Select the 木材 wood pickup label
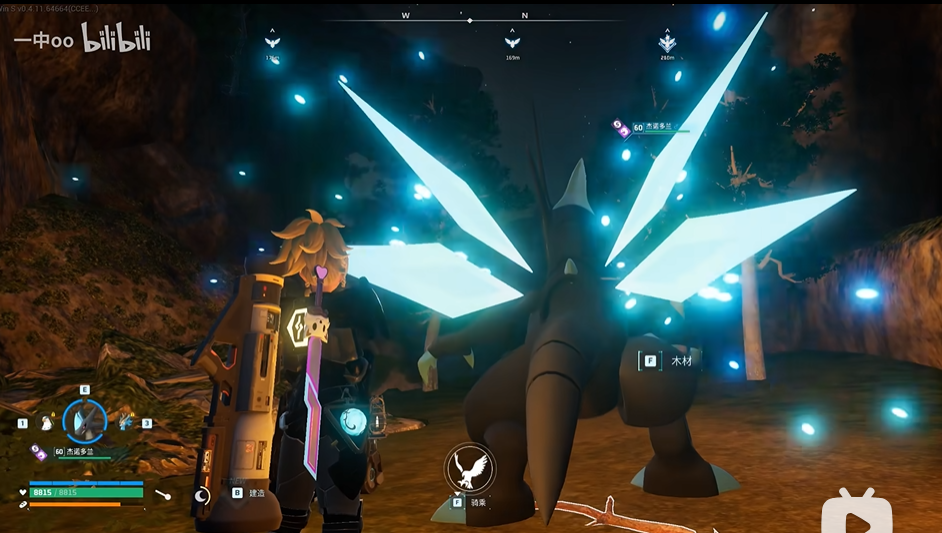 (682, 361)
